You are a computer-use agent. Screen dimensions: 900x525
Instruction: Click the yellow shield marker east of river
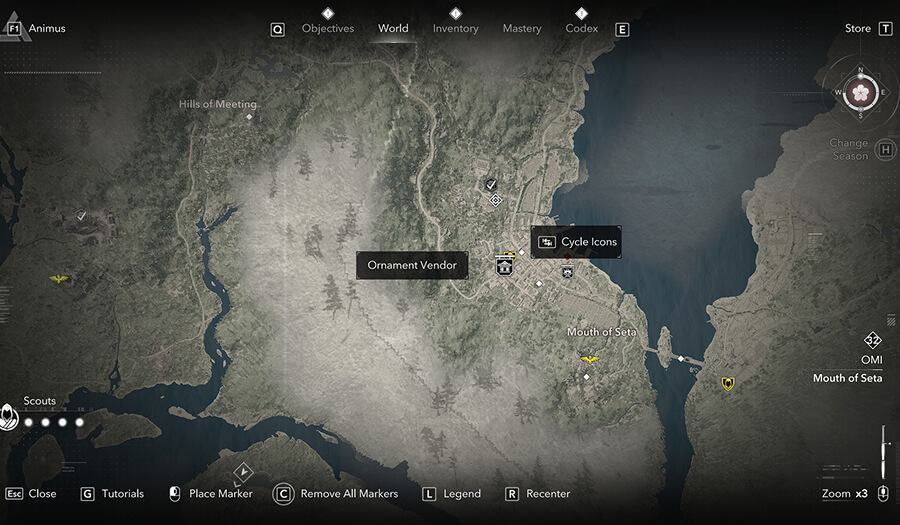tap(728, 383)
